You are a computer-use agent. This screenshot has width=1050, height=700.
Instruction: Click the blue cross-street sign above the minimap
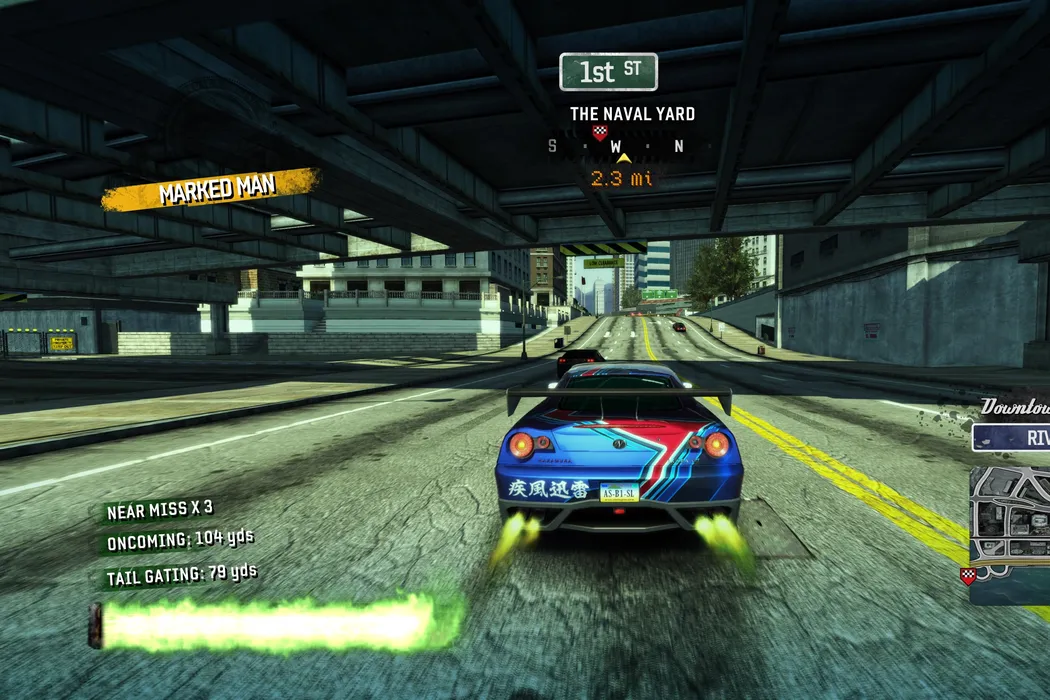[1011, 437]
